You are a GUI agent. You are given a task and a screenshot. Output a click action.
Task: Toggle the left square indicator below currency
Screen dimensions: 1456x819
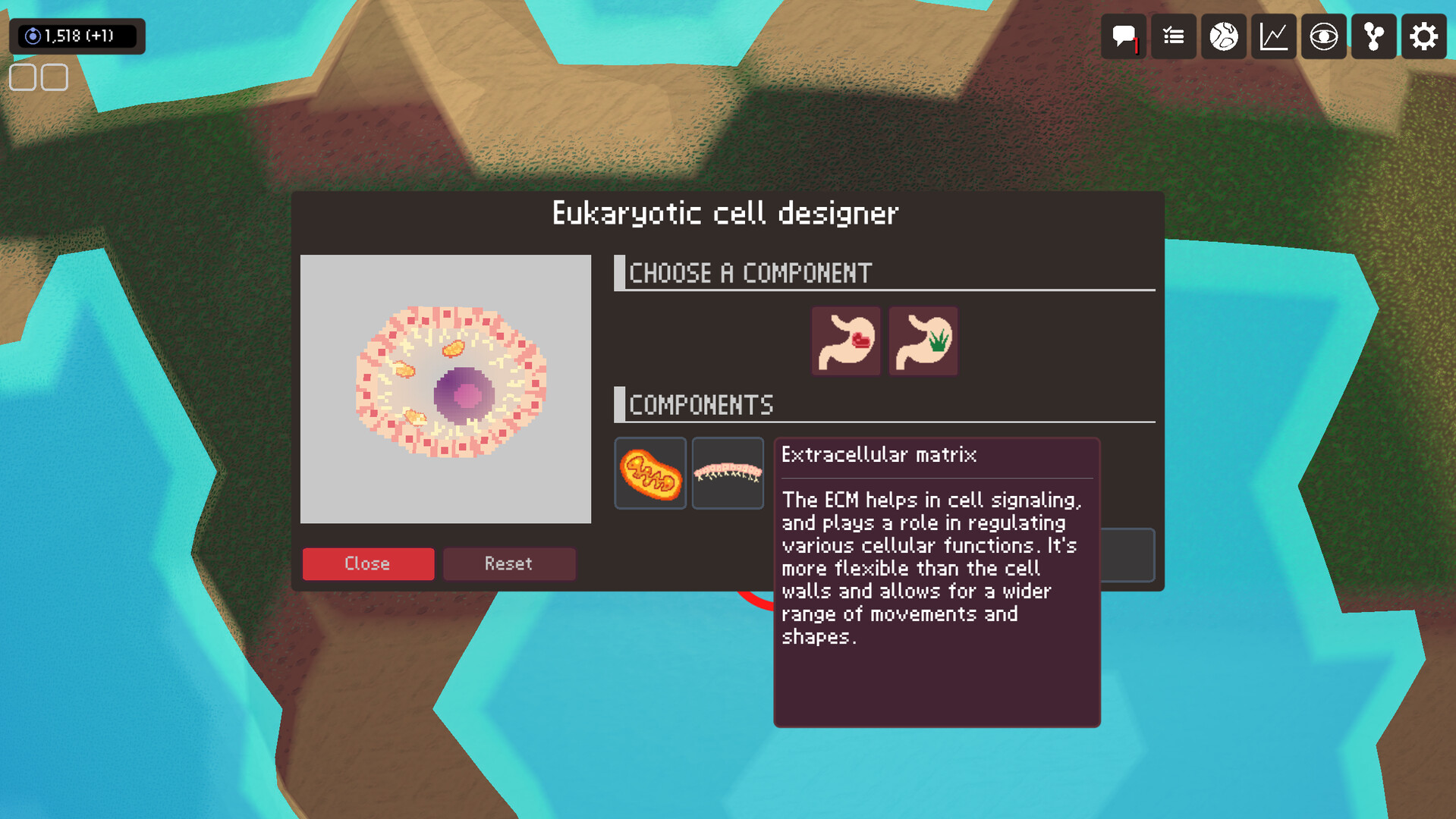coord(22,77)
